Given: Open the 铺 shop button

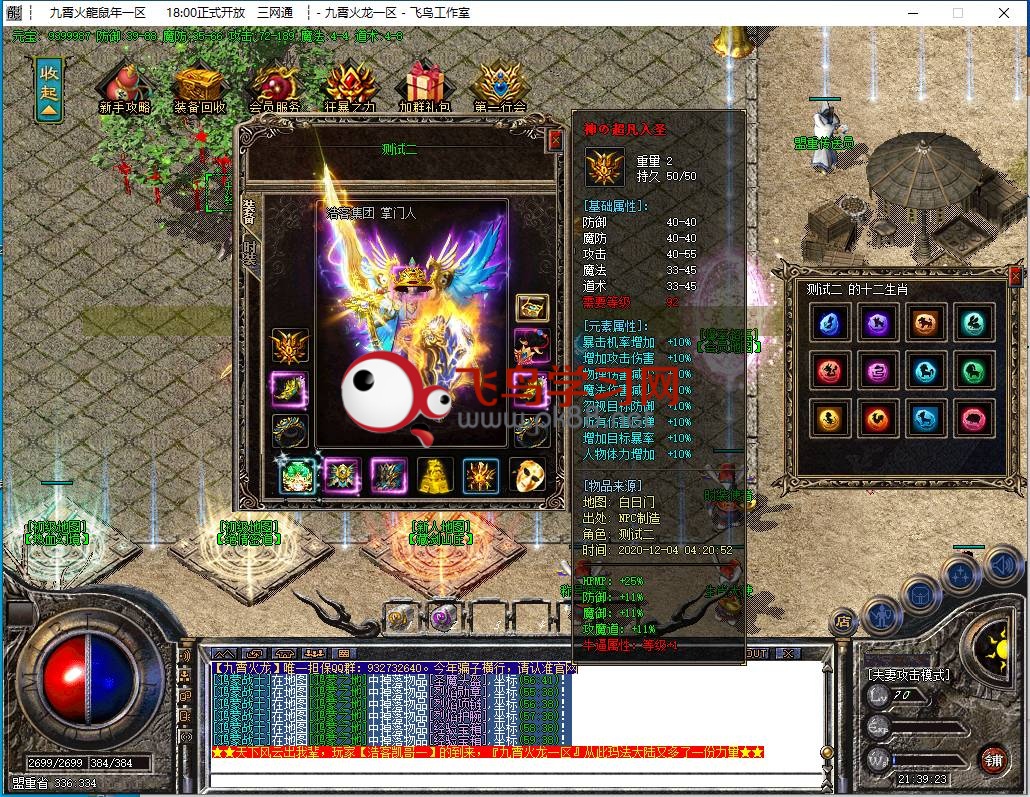Looking at the screenshot, I should pyautogui.click(x=992, y=758).
